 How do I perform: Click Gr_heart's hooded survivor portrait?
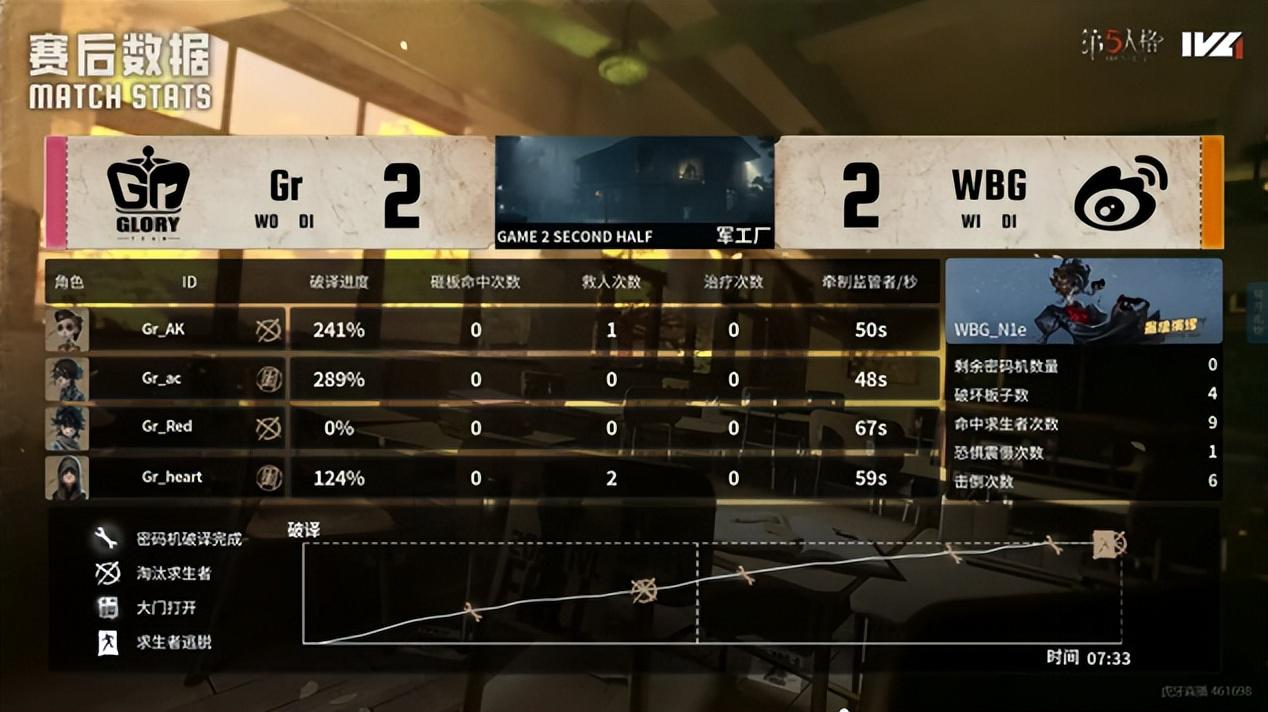[67, 478]
